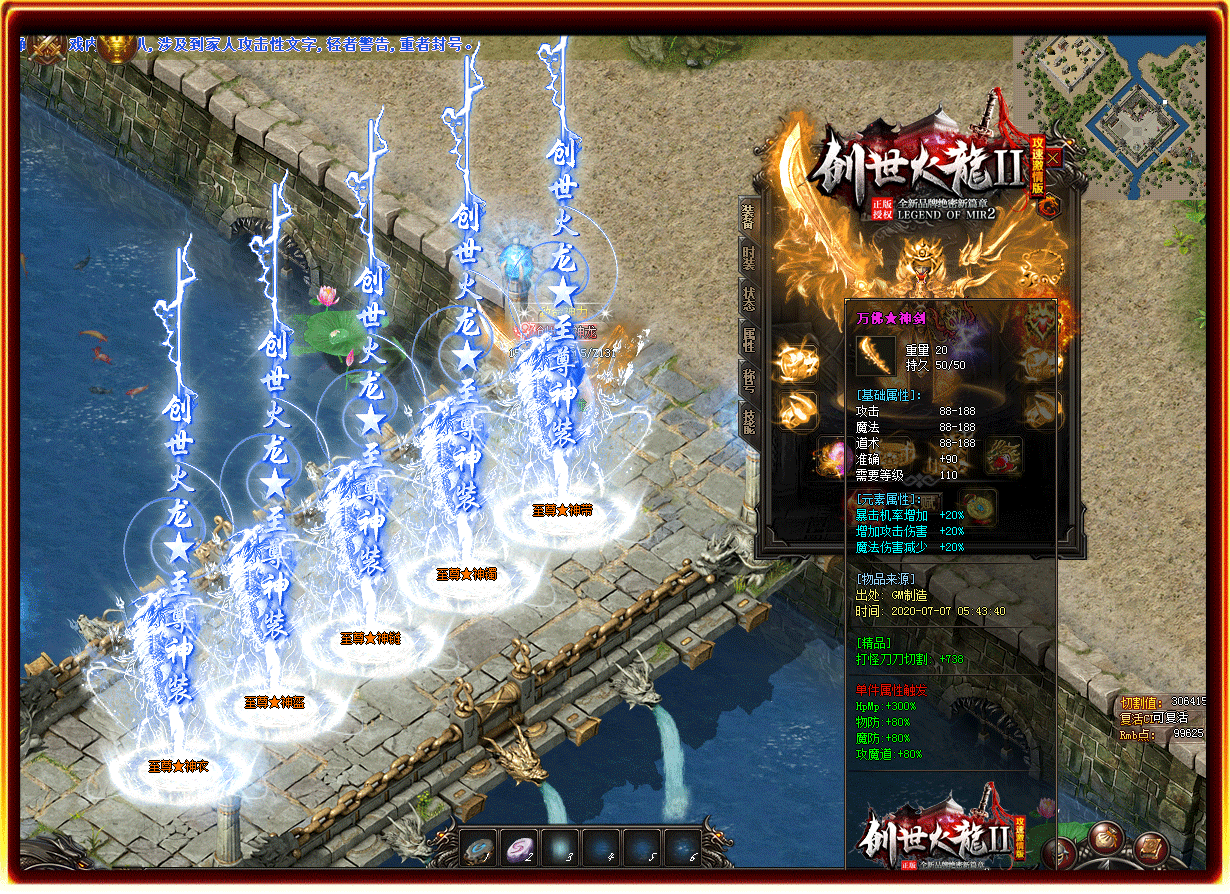Click the minimap in the corner

tap(1110, 115)
